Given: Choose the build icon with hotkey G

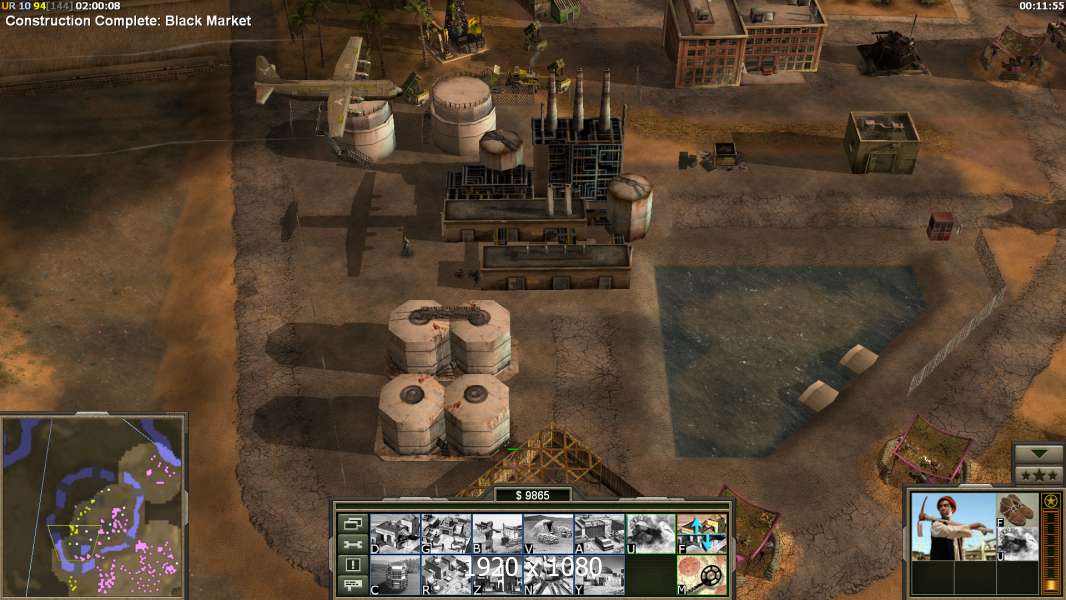Looking at the screenshot, I should pos(446,534).
